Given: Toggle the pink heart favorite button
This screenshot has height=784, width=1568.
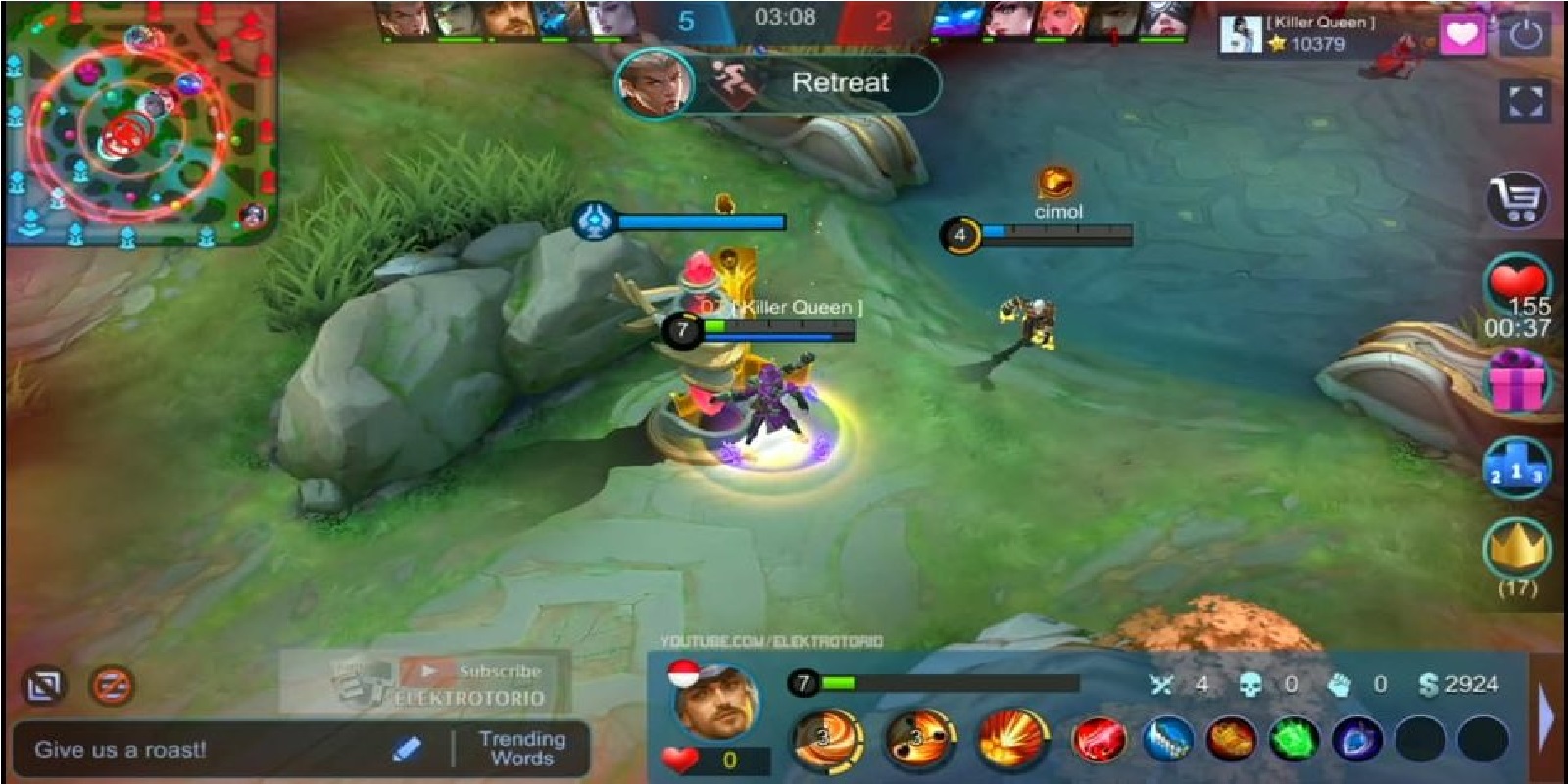Looking at the screenshot, I should [x=1462, y=34].
